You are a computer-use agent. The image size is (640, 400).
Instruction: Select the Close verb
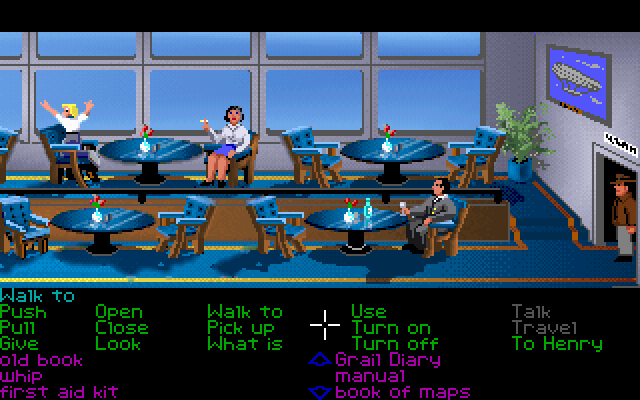[122, 328]
